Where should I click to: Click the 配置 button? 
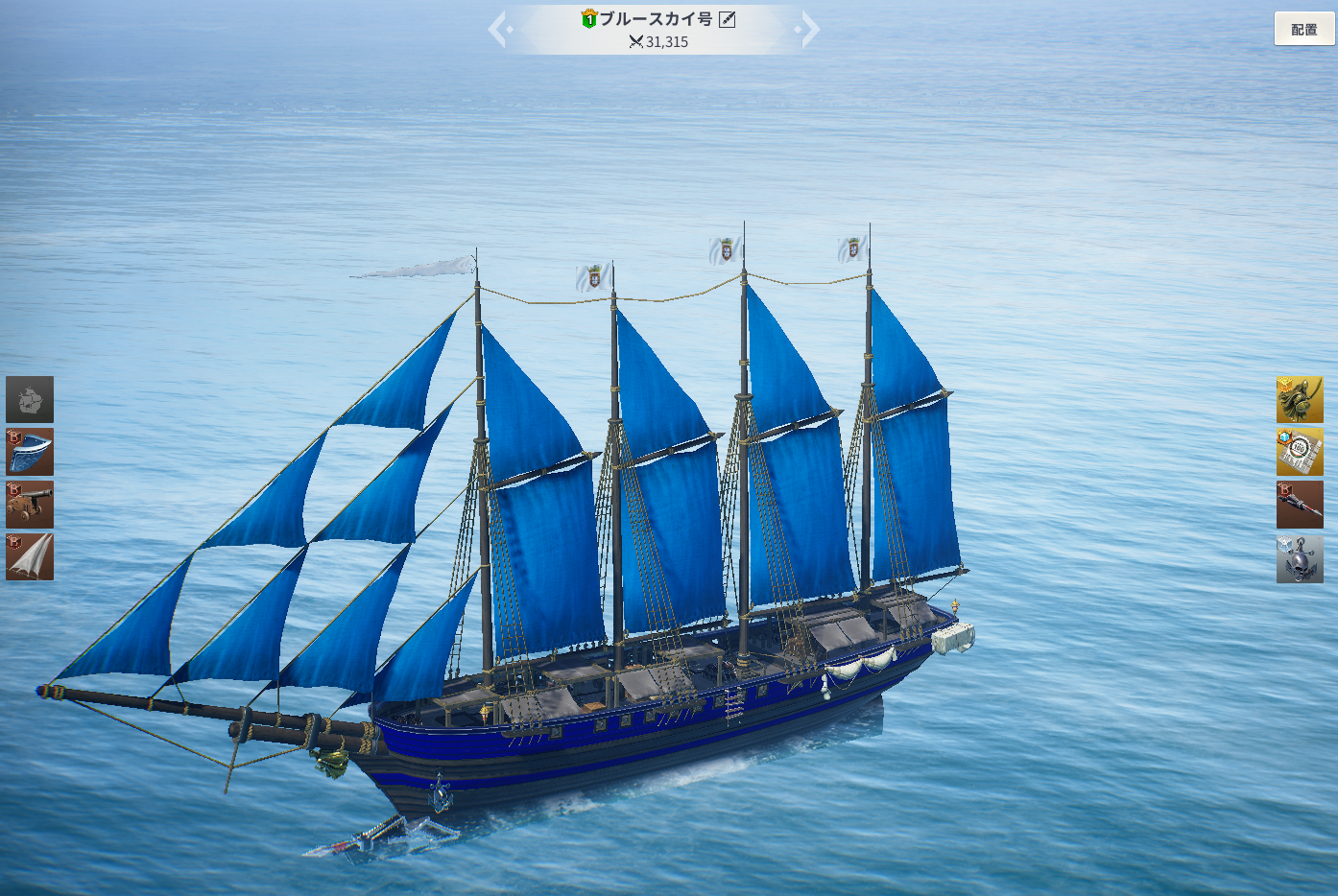pos(1303,29)
